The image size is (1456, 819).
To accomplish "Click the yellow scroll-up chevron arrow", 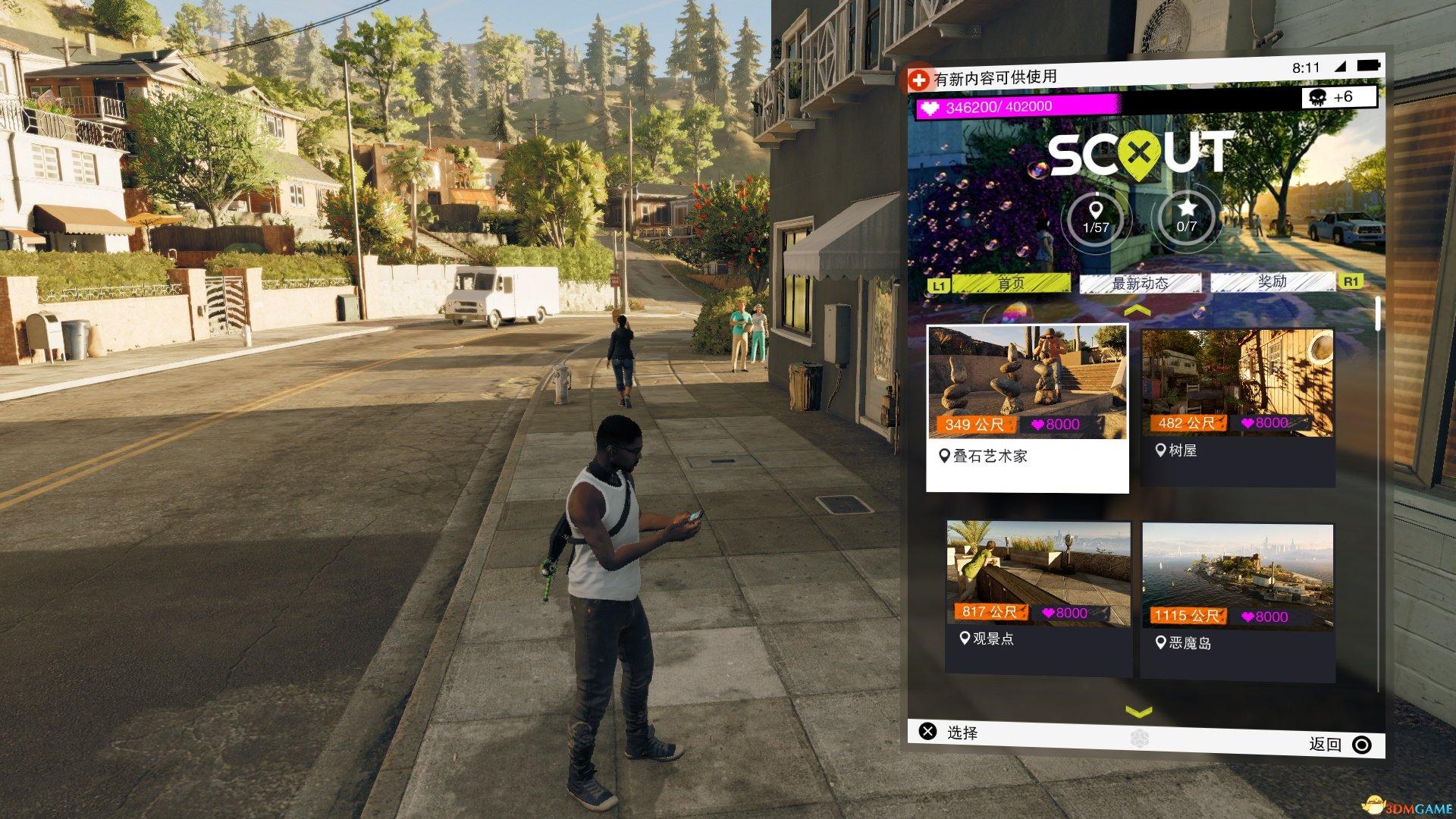I will tap(1137, 311).
